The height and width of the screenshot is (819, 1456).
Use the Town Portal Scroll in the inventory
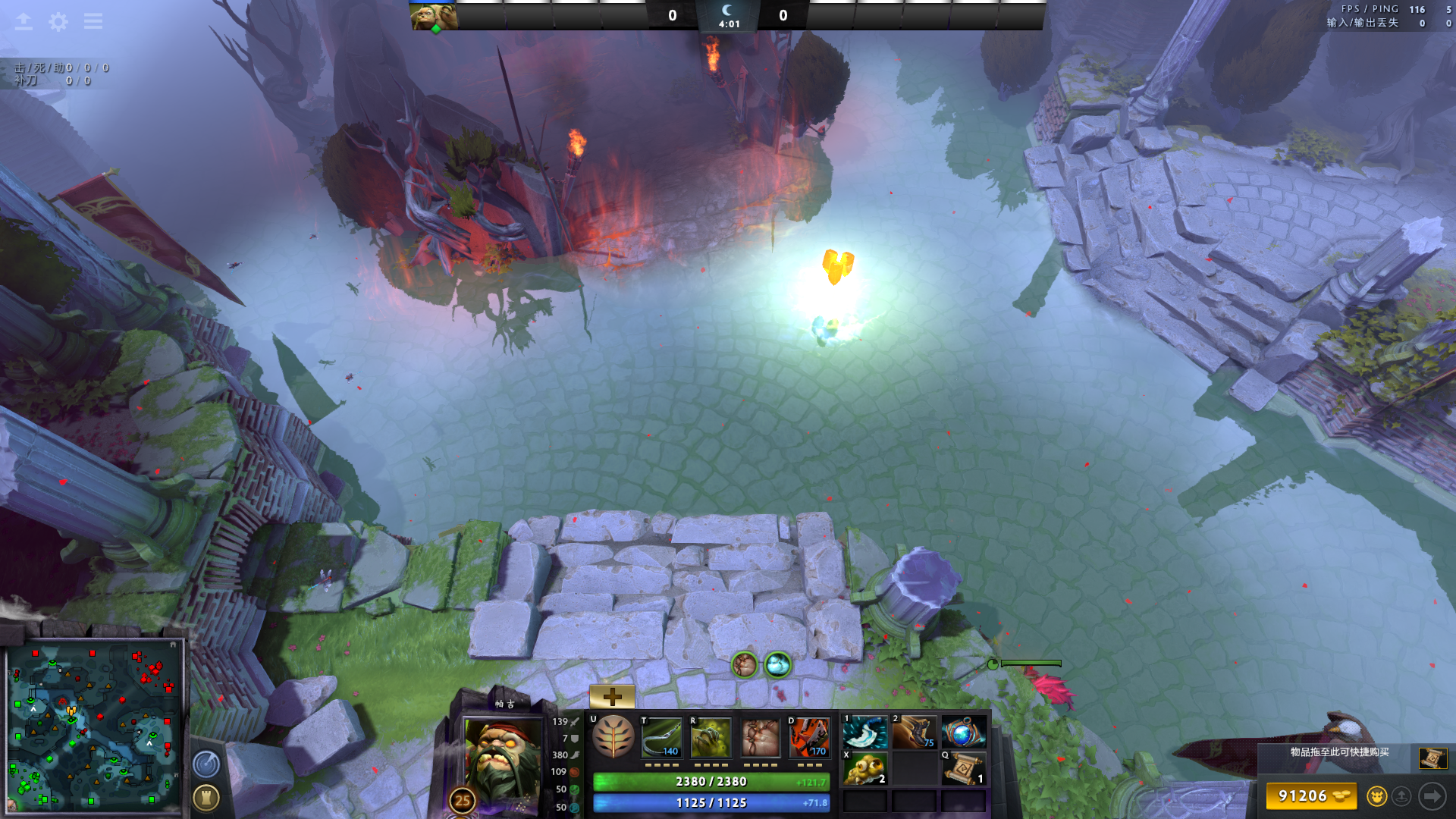(963, 769)
